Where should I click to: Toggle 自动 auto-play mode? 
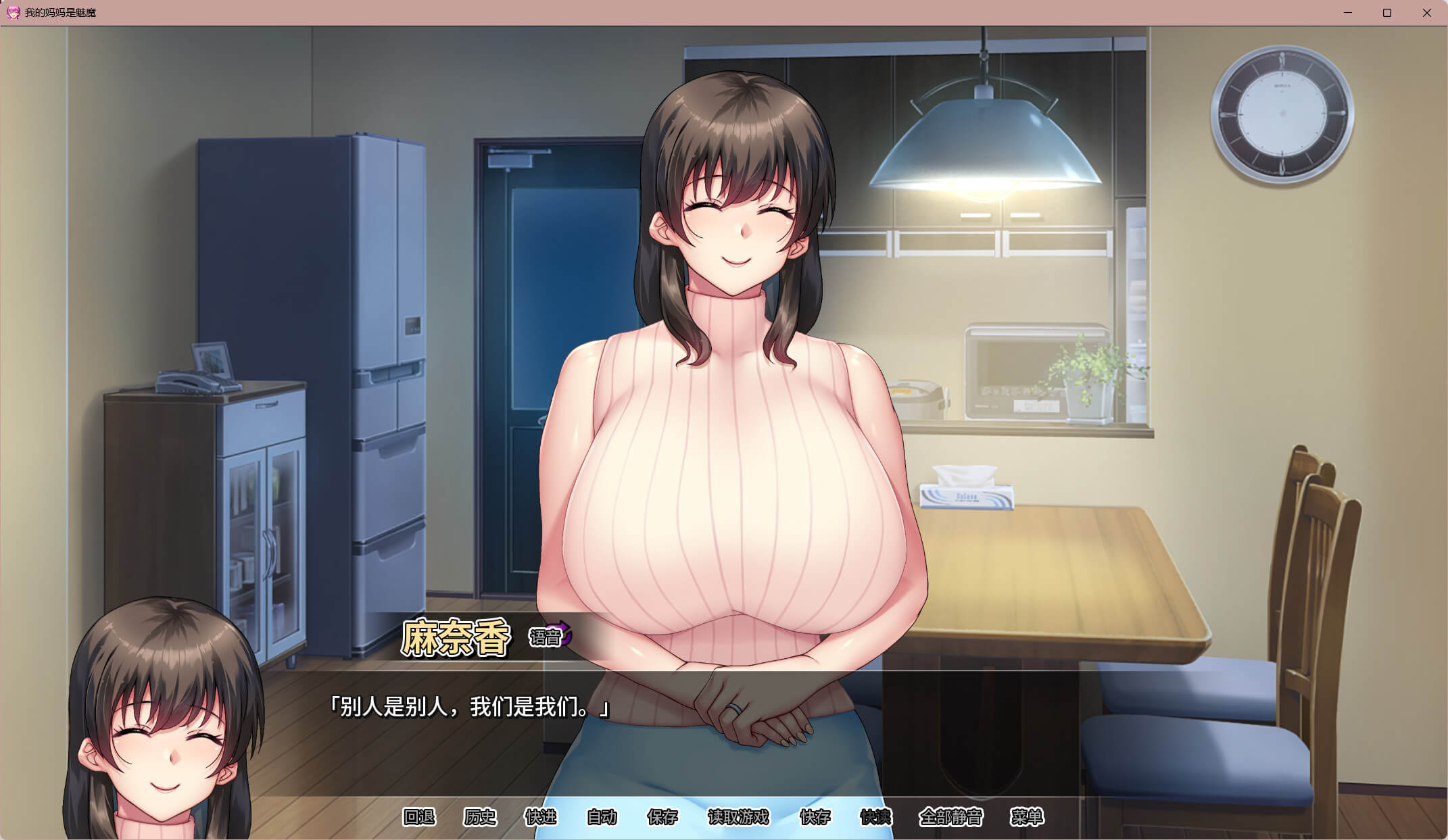pyautogui.click(x=602, y=817)
